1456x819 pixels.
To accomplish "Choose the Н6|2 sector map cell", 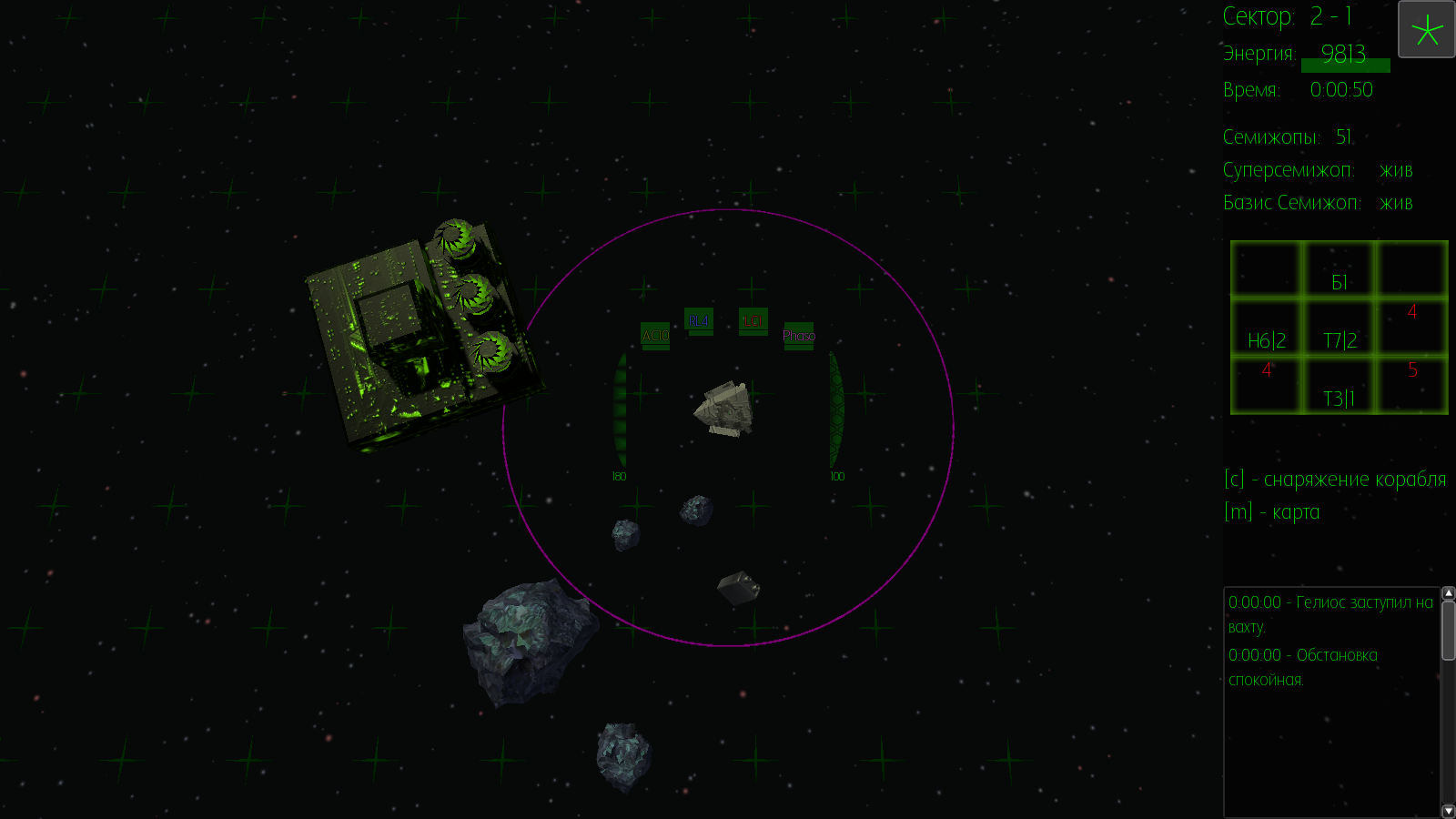I will pos(1267,329).
